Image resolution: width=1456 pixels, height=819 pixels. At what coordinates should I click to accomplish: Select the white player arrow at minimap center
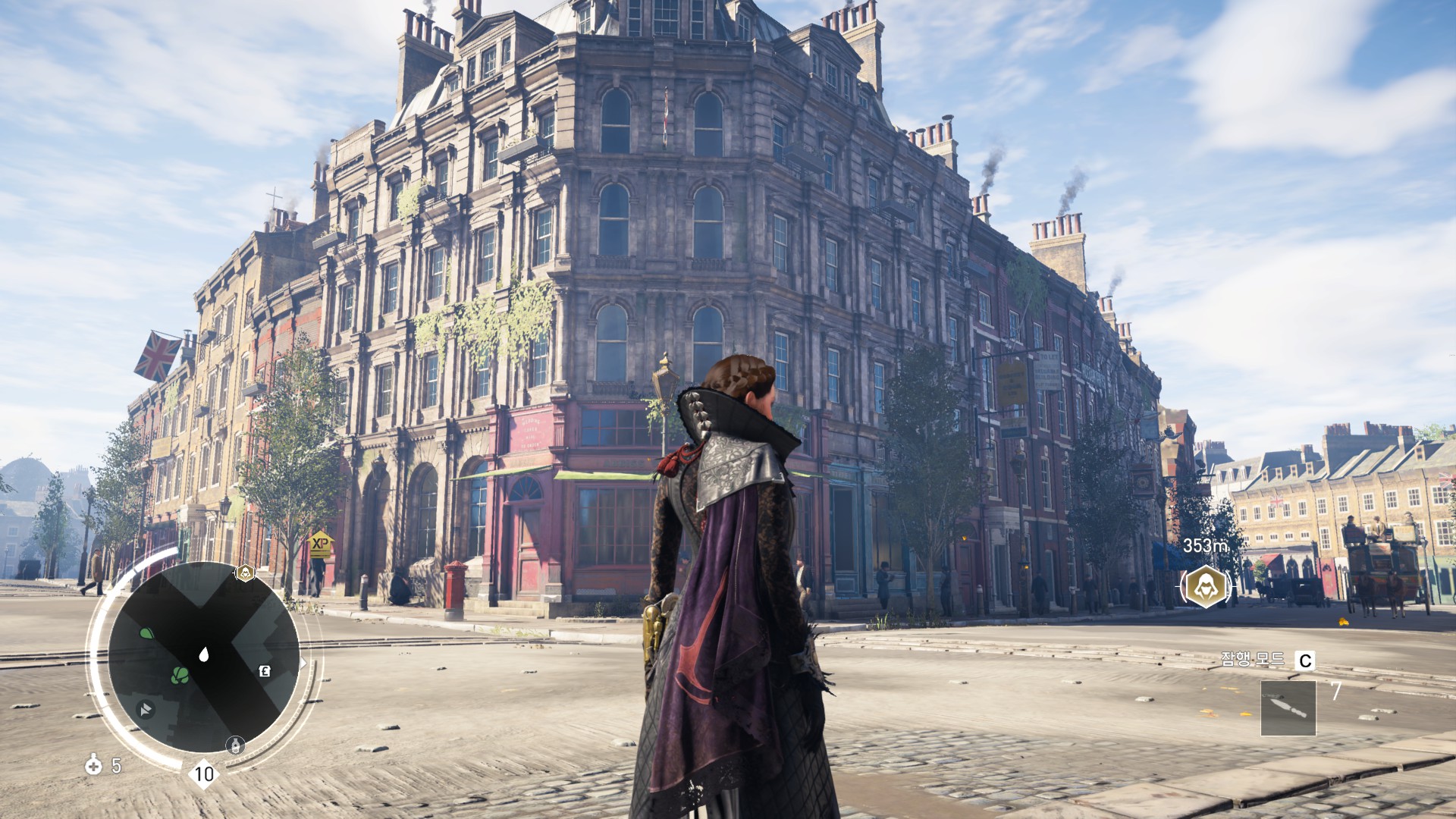click(x=203, y=654)
